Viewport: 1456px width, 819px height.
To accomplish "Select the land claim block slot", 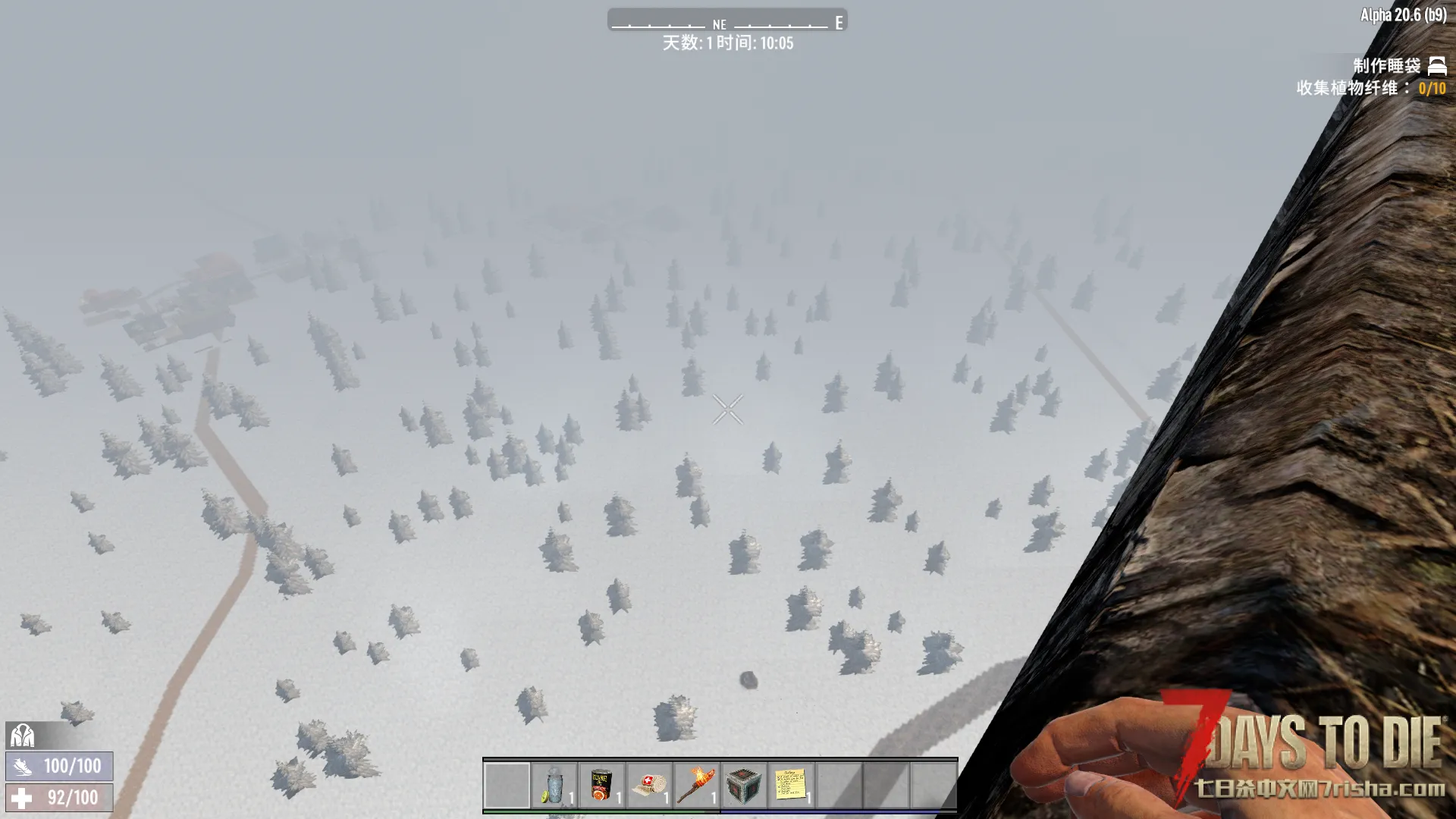I will pos(744,785).
